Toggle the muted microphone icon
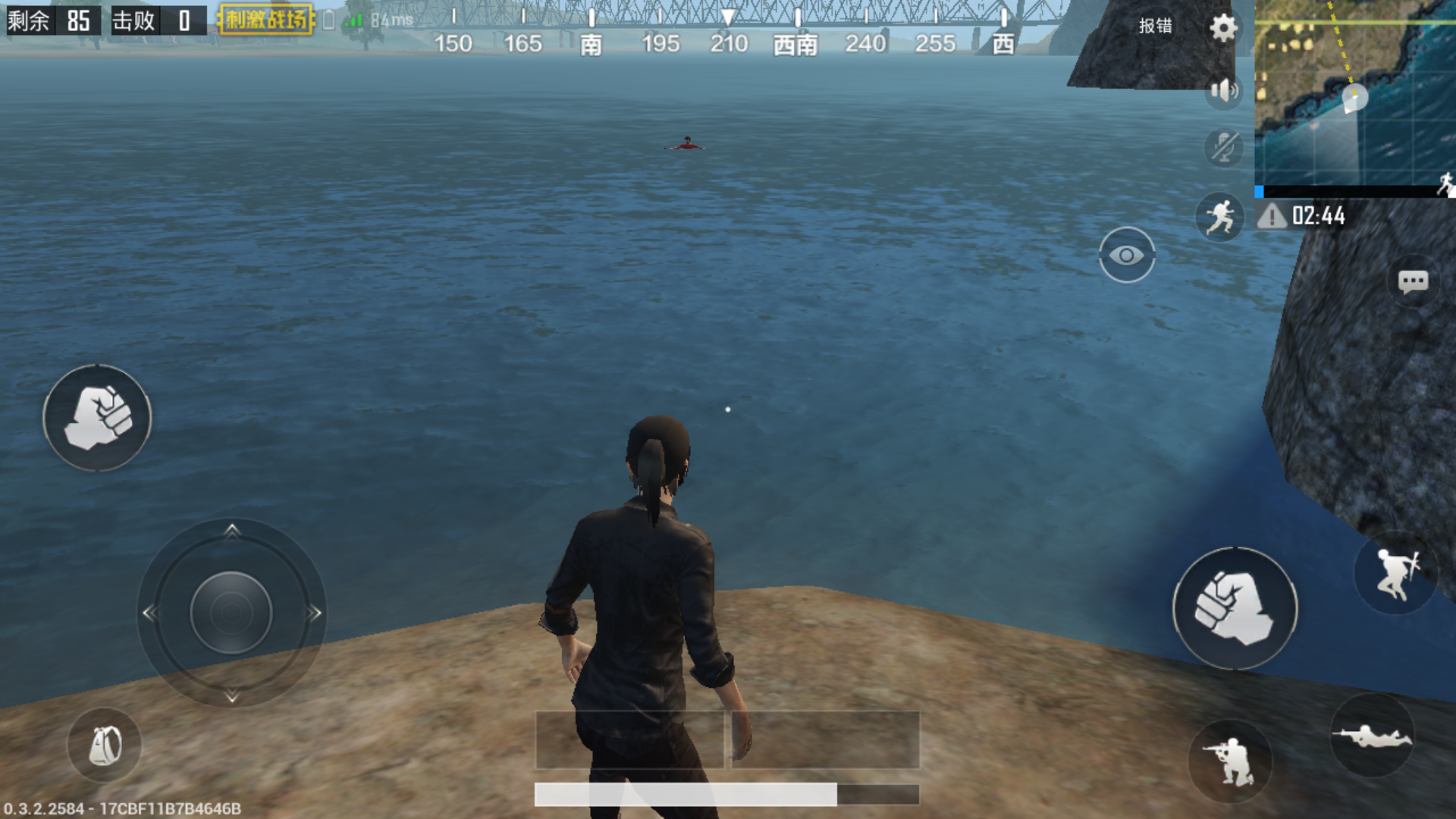The width and height of the screenshot is (1456, 819). 1223,147
